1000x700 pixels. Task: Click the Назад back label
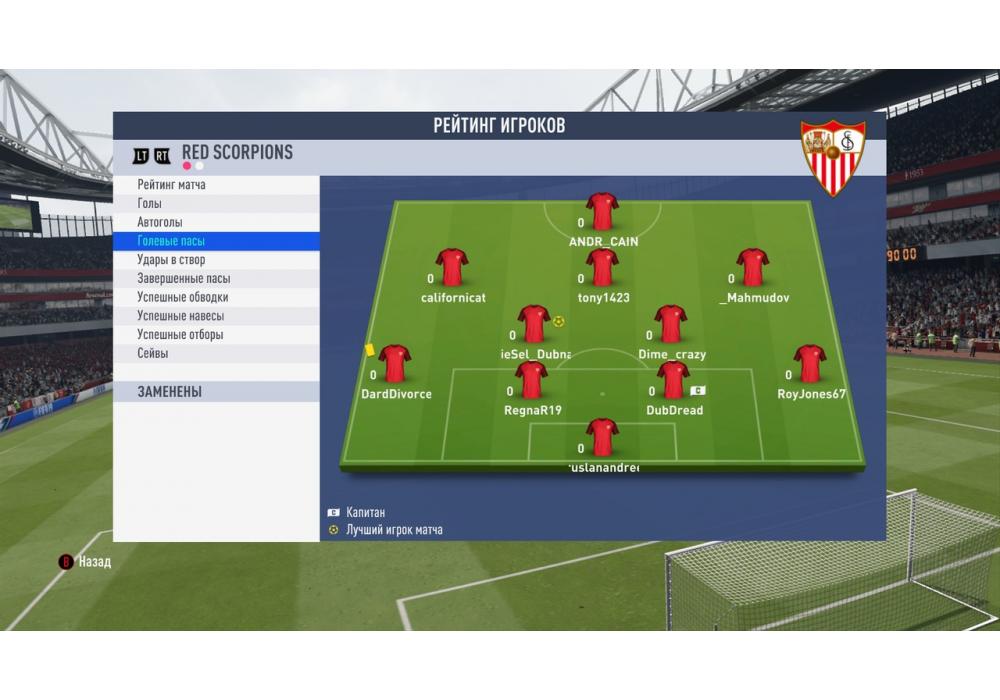pyautogui.click(x=94, y=562)
